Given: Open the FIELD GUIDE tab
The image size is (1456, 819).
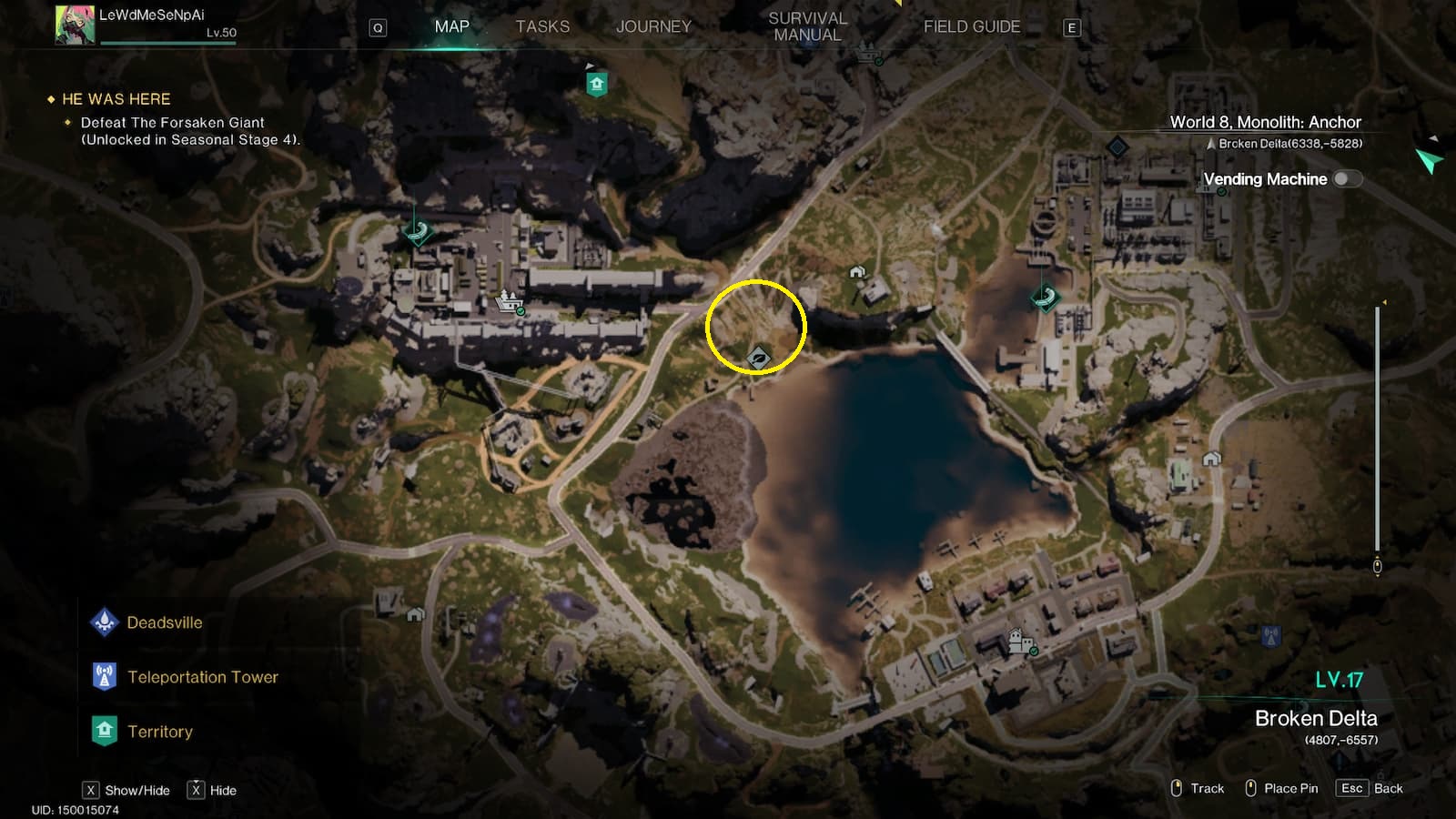Looking at the screenshot, I should tap(971, 26).
